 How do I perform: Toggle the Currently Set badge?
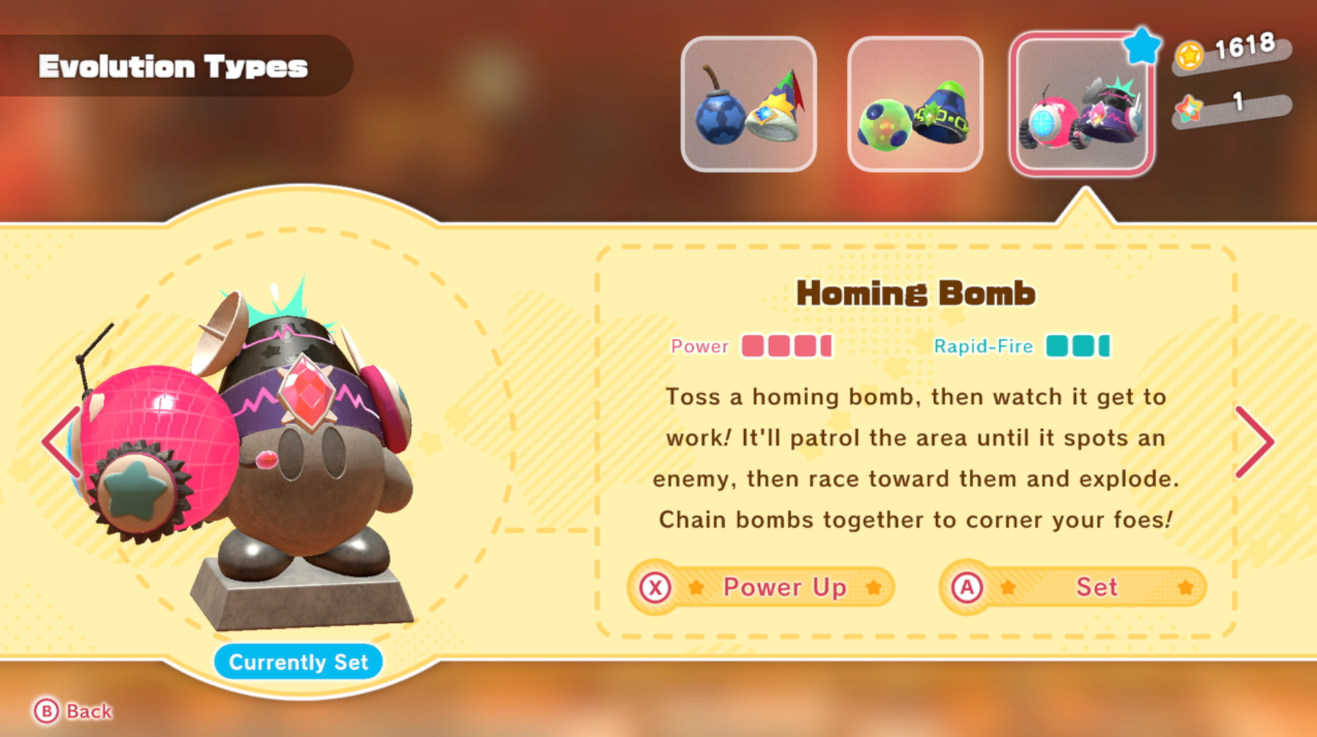297,661
